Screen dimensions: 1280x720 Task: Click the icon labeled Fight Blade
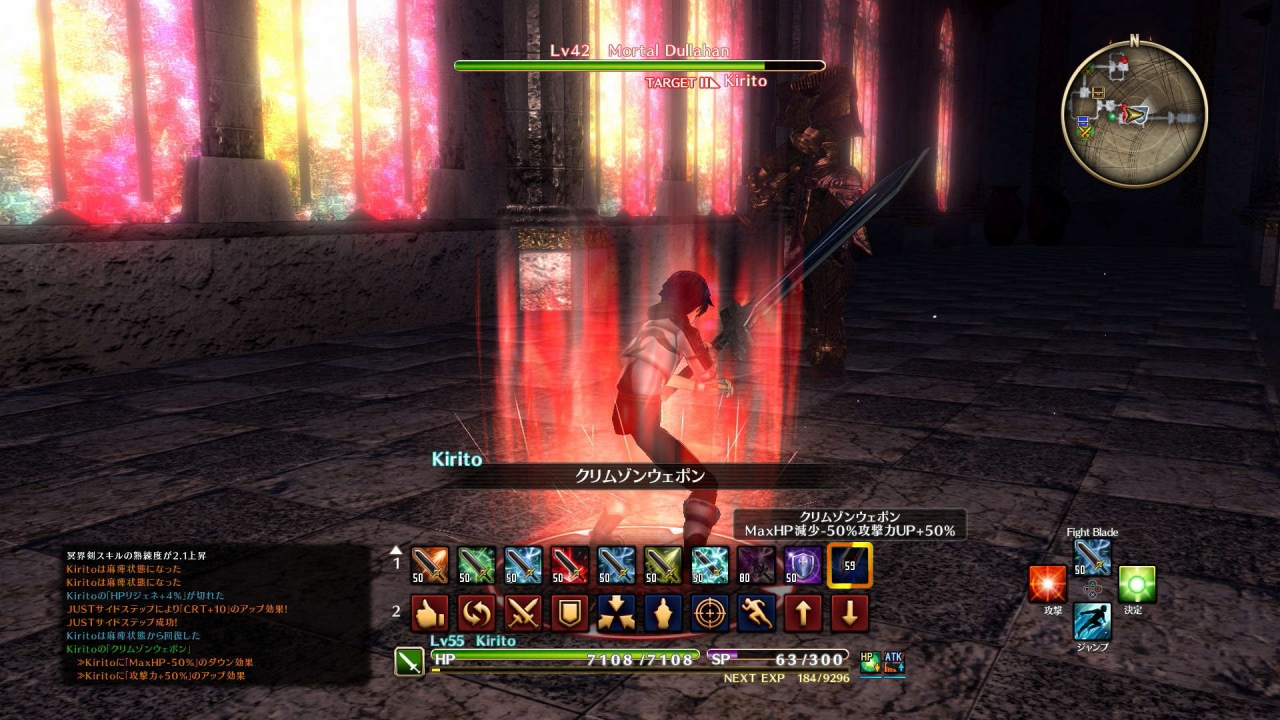click(1092, 558)
